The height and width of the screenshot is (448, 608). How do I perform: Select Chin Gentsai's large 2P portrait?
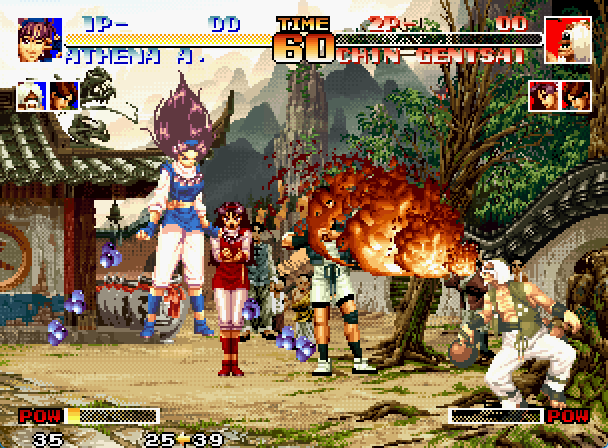pyautogui.click(x=567, y=39)
